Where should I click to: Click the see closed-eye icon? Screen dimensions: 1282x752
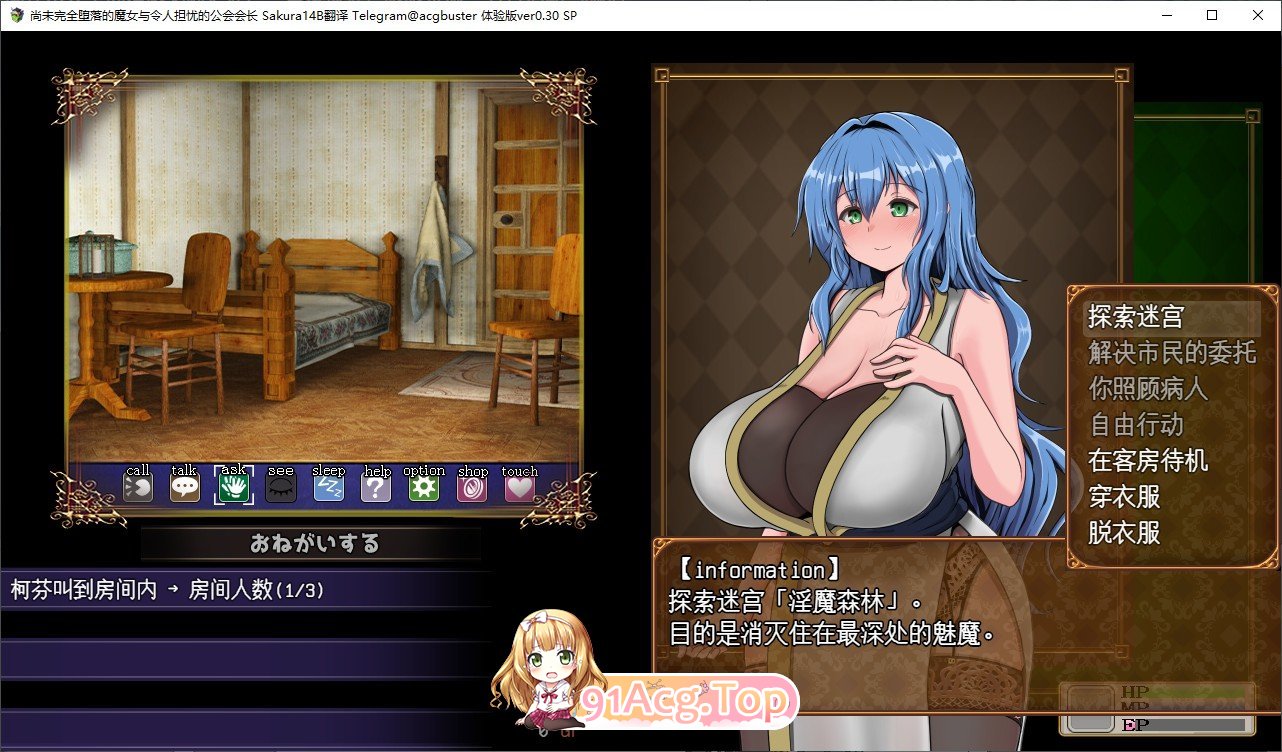click(280, 486)
